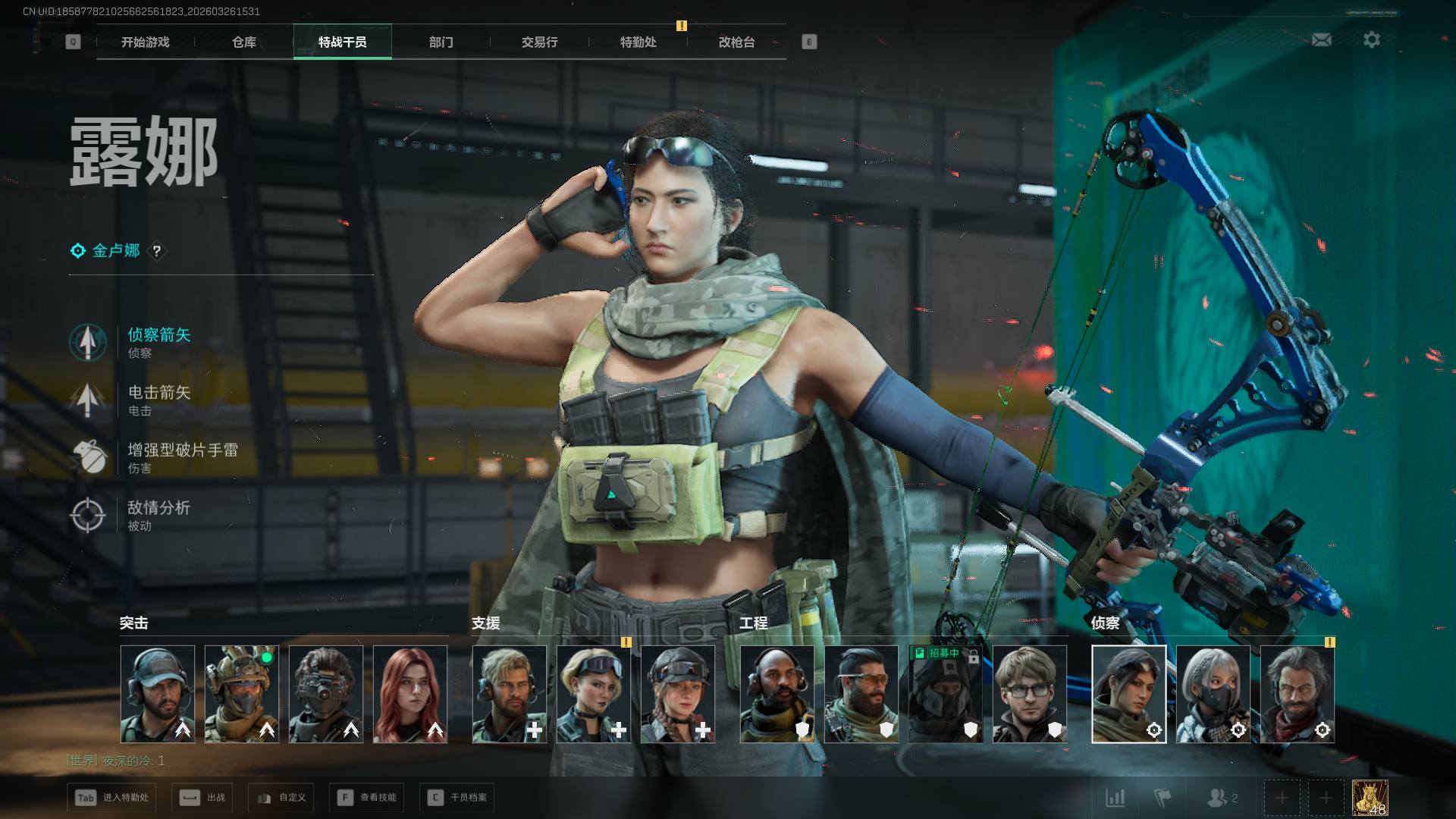Open the 改枪台 tab

coord(736,42)
